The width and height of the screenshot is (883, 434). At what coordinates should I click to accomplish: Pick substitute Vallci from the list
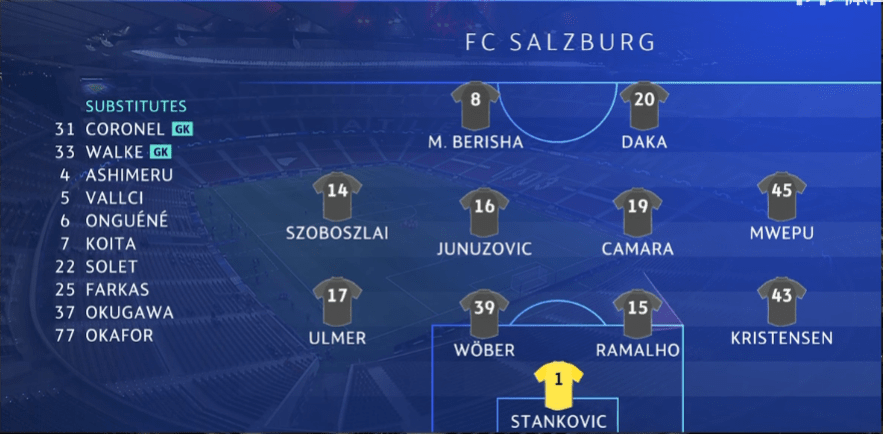[116, 198]
